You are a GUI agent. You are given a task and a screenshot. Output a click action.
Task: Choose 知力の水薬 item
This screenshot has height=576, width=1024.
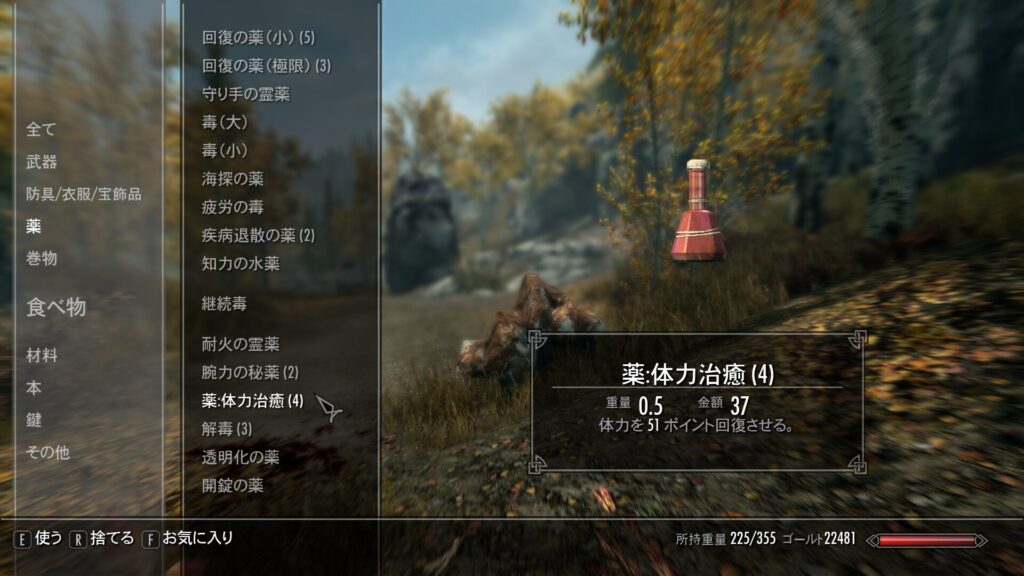click(240, 264)
